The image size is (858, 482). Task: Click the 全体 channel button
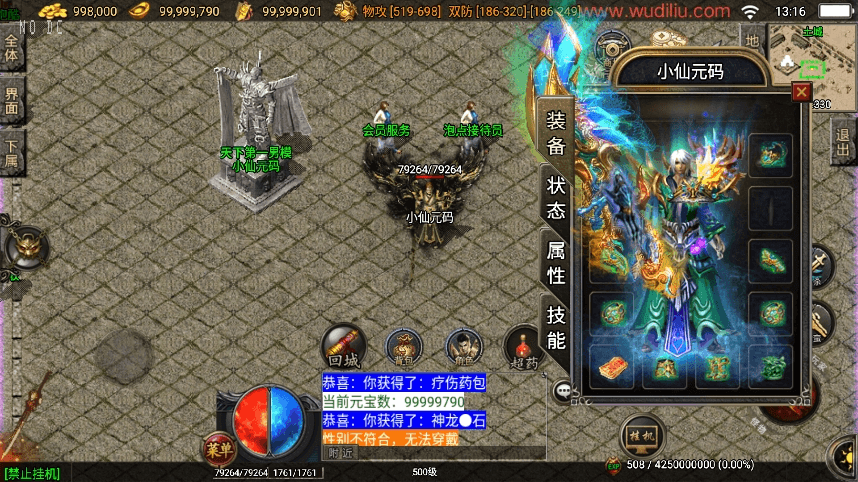(x=11, y=48)
